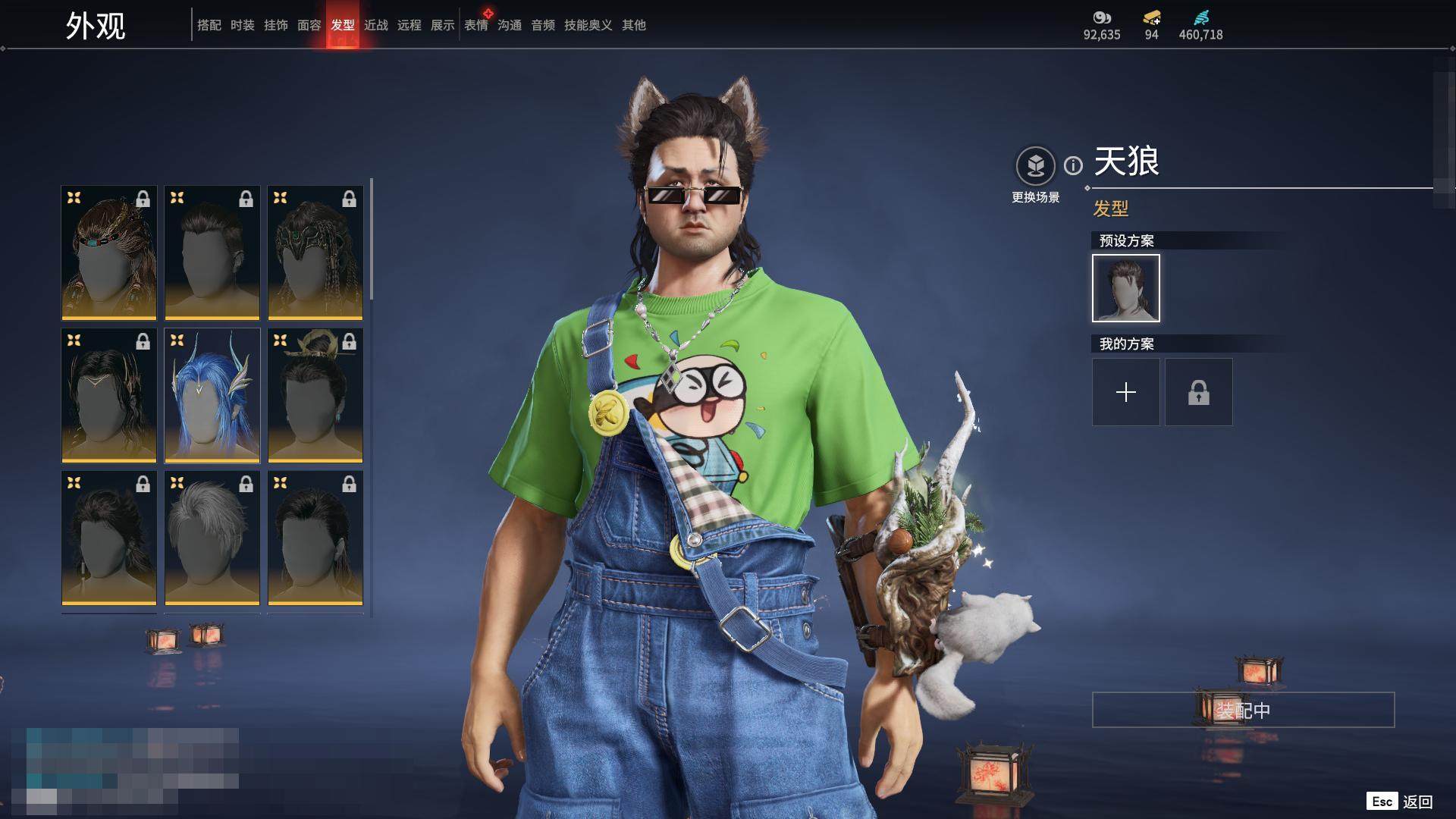
Task: Add a new custom scheme with plus
Action: pyautogui.click(x=1125, y=392)
